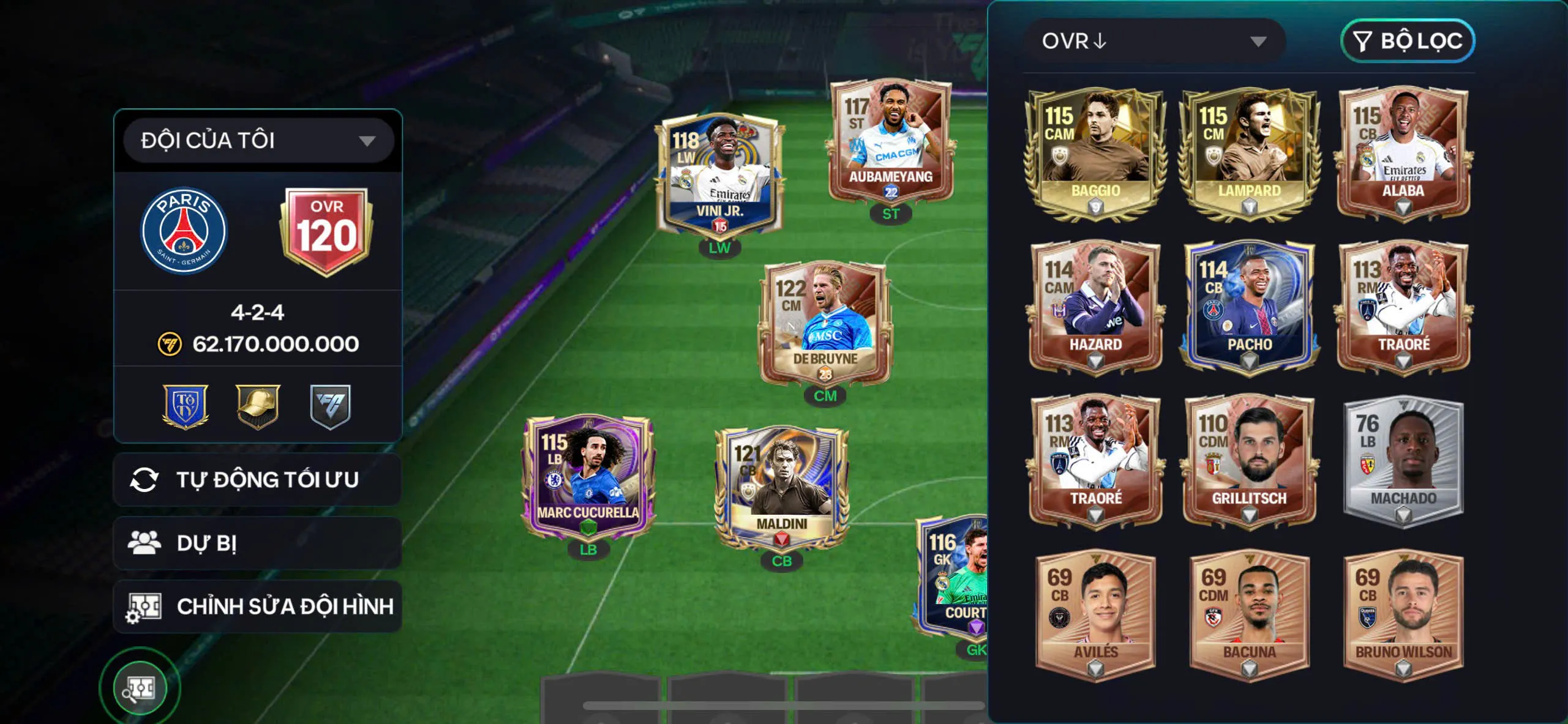Pick the Machado 76 LB card
The width and height of the screenshot is (1568, 724).
[x=1403, y=461]
